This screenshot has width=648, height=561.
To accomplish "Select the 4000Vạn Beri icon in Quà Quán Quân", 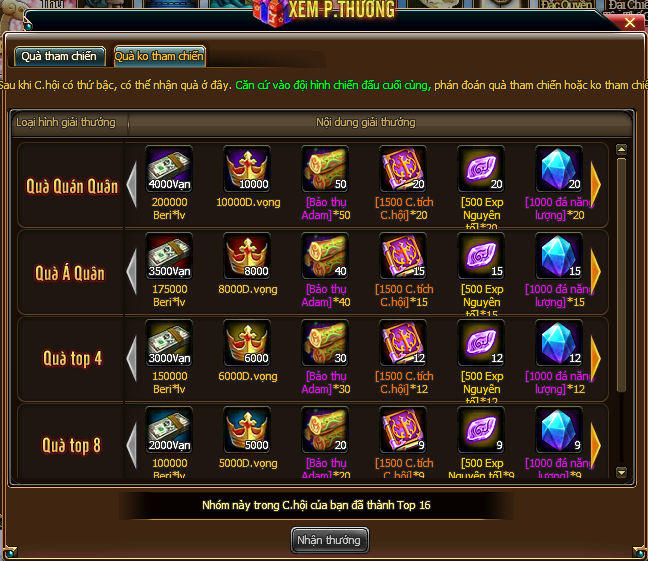I will click(169, 171).
